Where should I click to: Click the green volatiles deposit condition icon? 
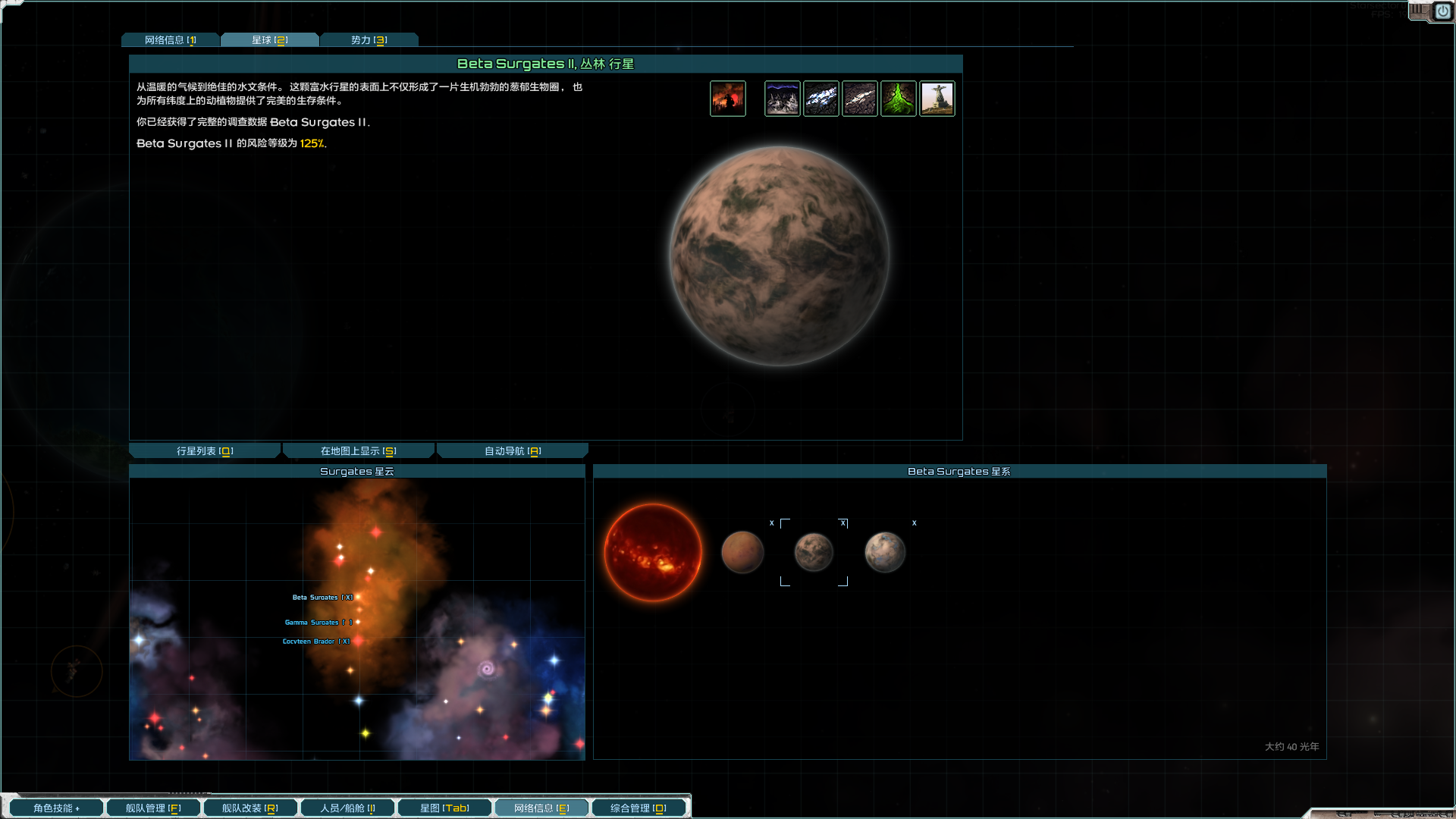898,98
